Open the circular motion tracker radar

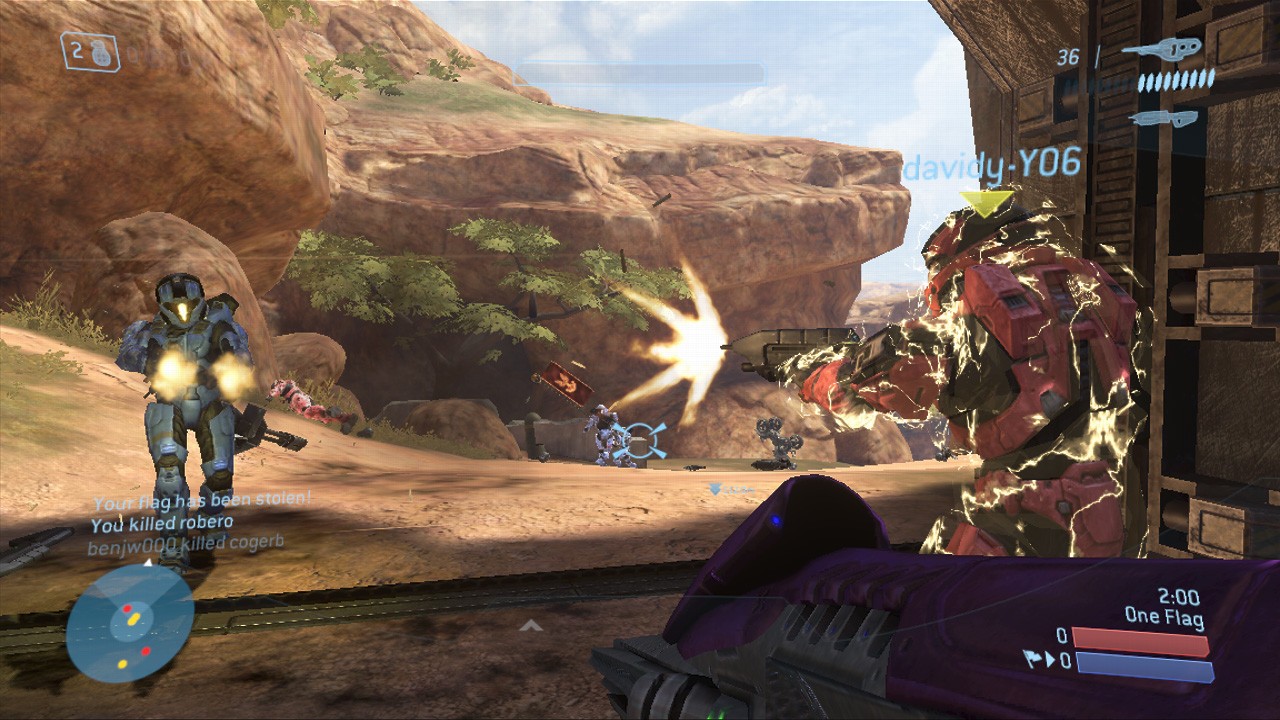point(130,623)
